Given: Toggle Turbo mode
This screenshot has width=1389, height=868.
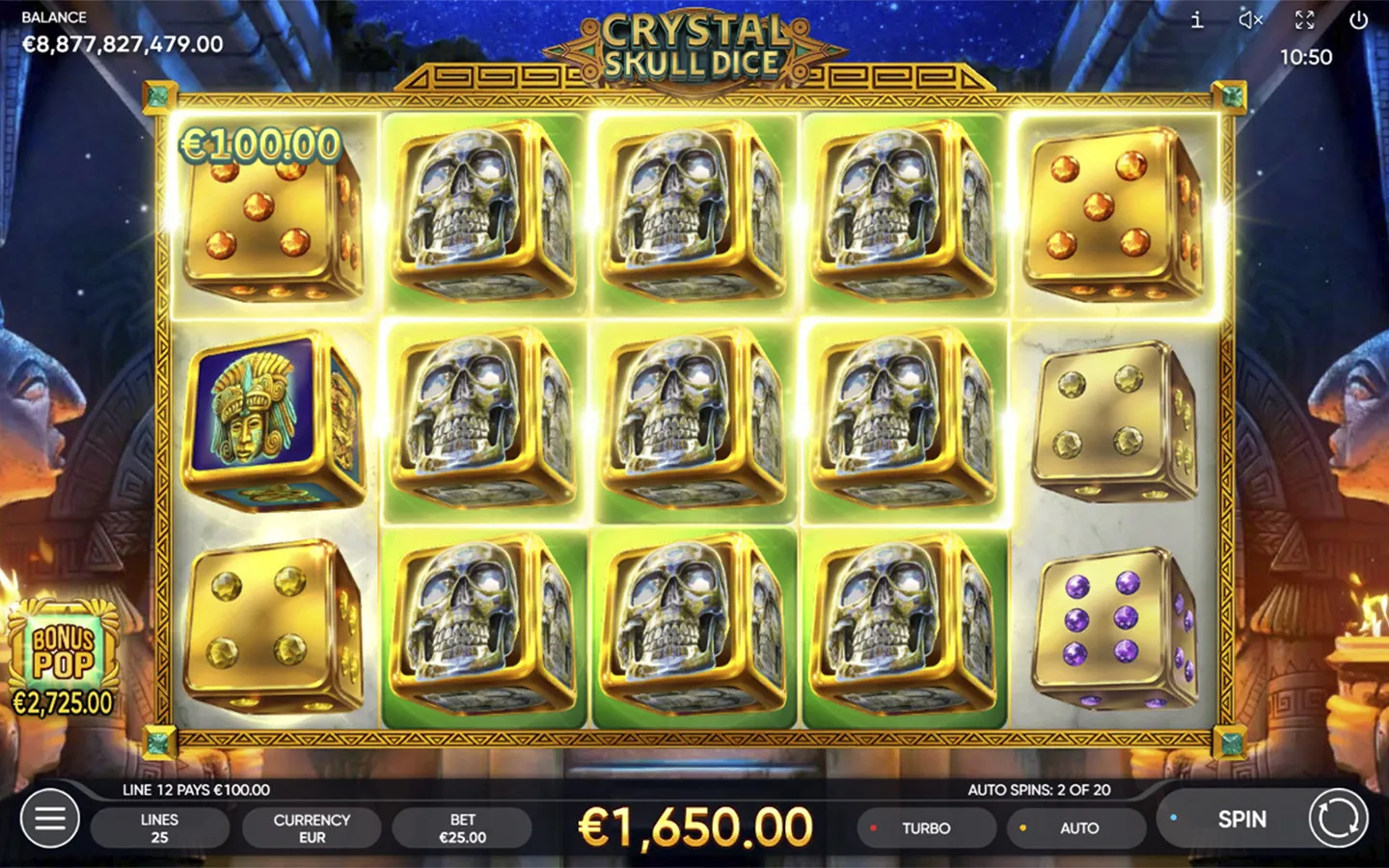Looking at the screenshot, I should tap(926, 828).
